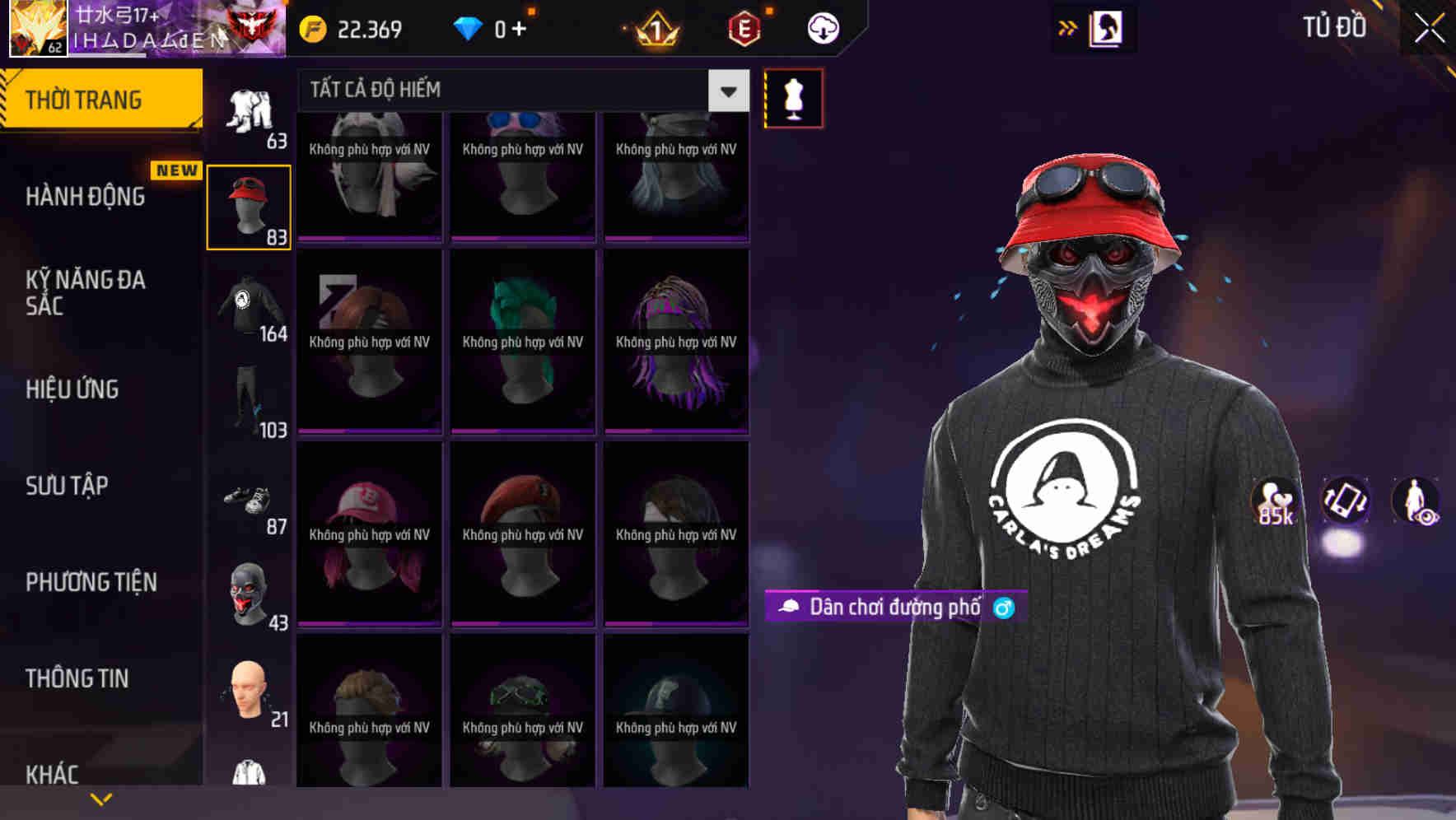
Task: Open the golden rank 1 crown icon
Action: pos(653,27)
